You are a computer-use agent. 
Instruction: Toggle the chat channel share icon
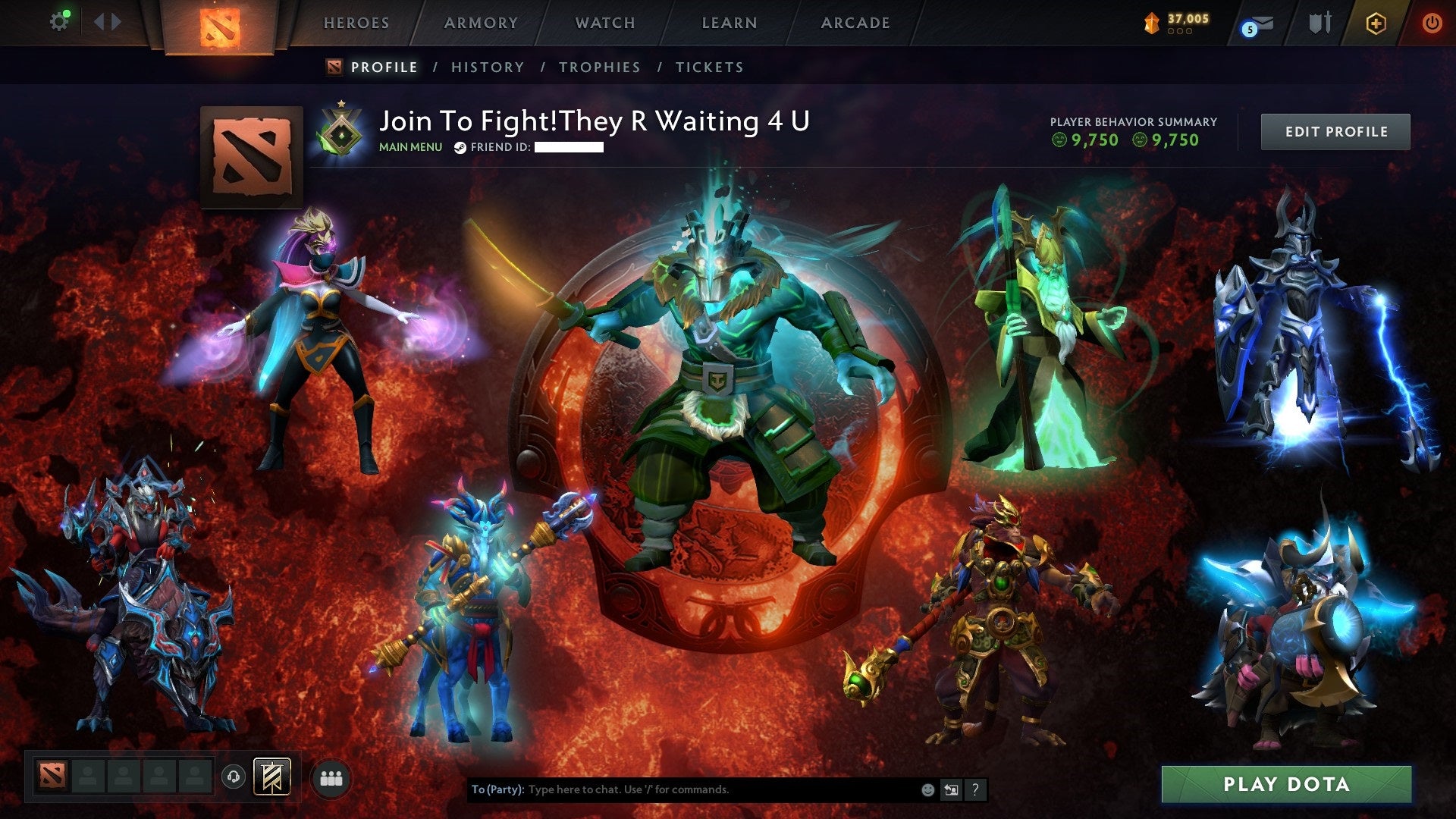tap(951, 790)
